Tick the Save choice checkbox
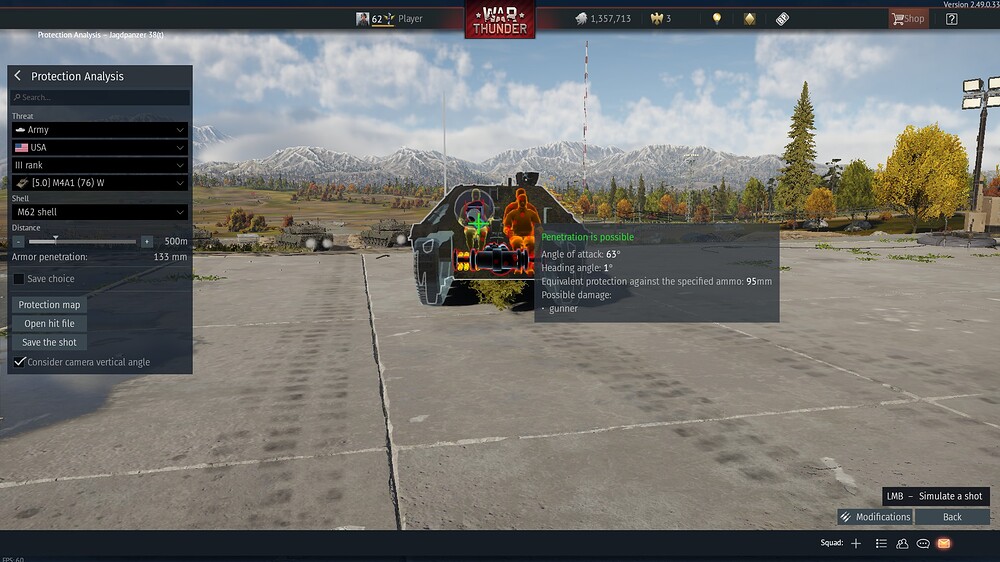This screenshot has width=1000, height=562. (x=20, y=279)
